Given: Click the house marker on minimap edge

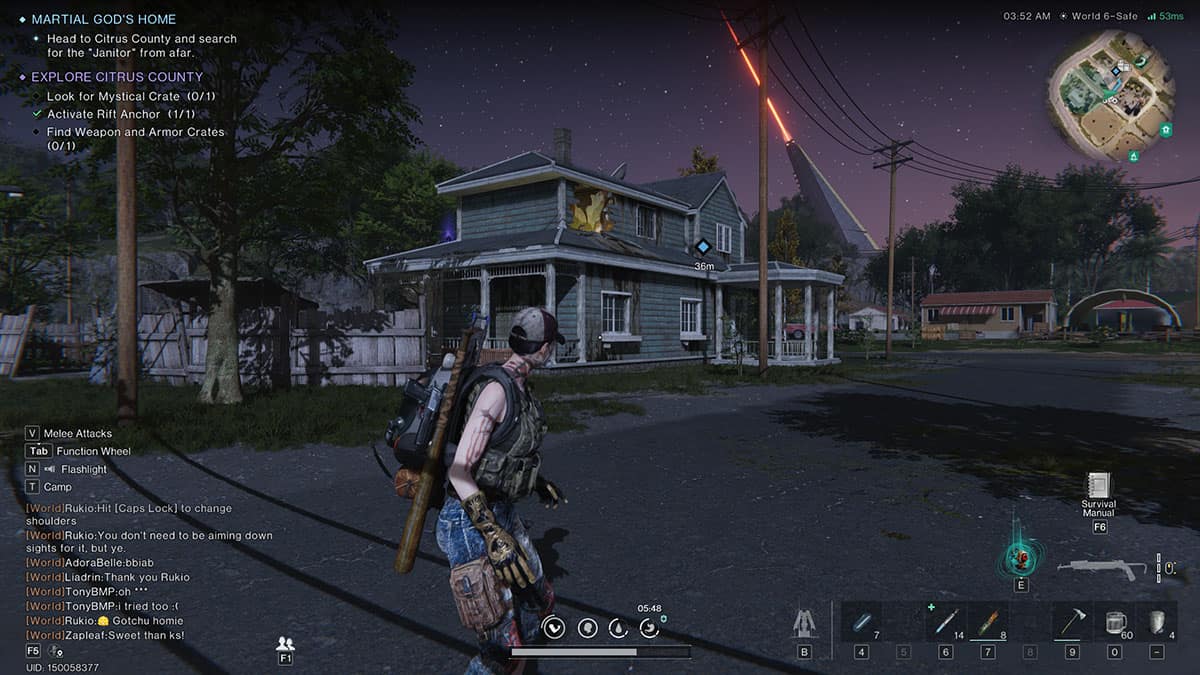Looking at the screenshot, I should pyautogui.click(x=1165, y=130).
